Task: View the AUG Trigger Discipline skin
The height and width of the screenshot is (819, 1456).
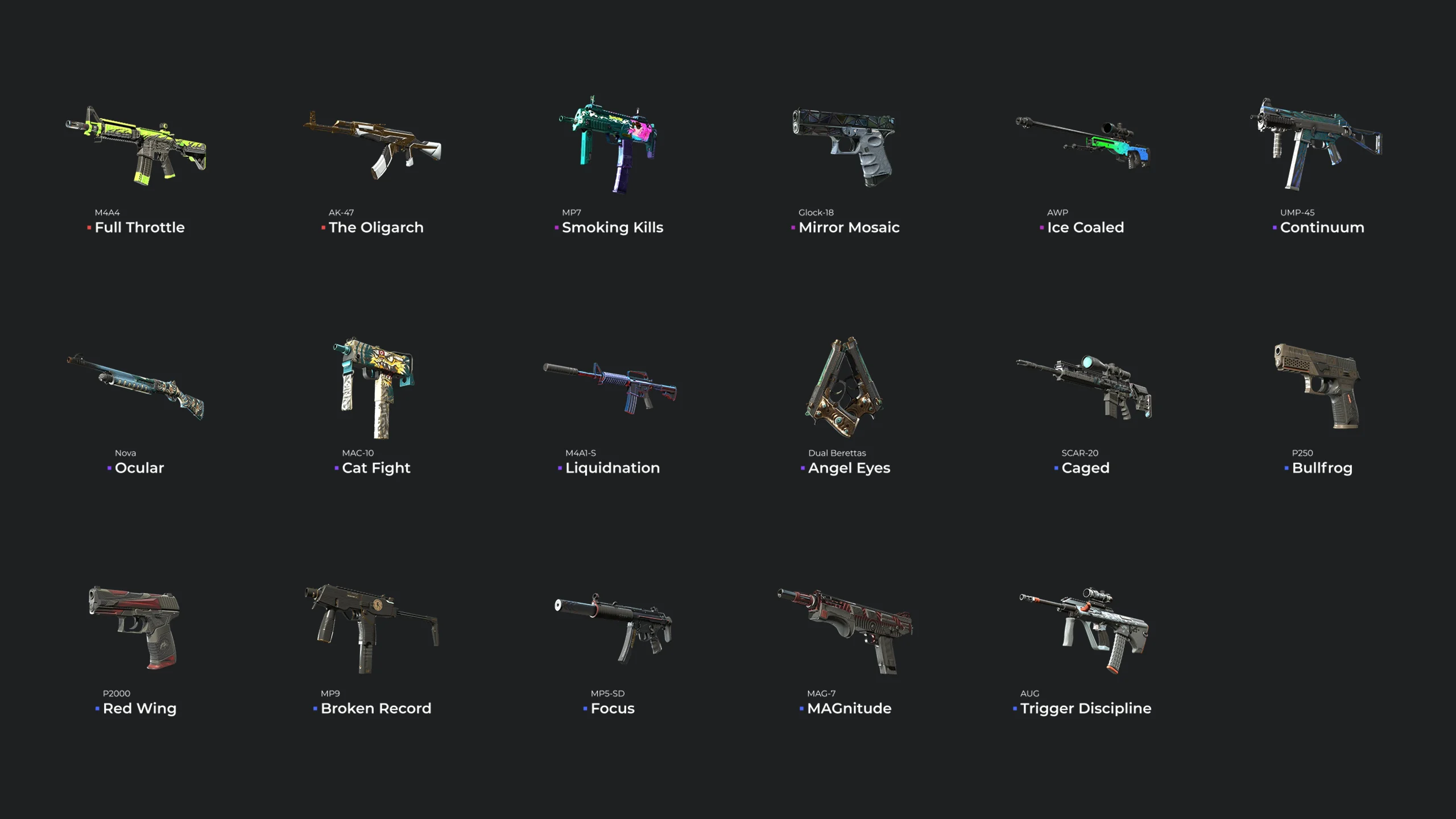Action: pyautogui.click(x=1084, y=629)
